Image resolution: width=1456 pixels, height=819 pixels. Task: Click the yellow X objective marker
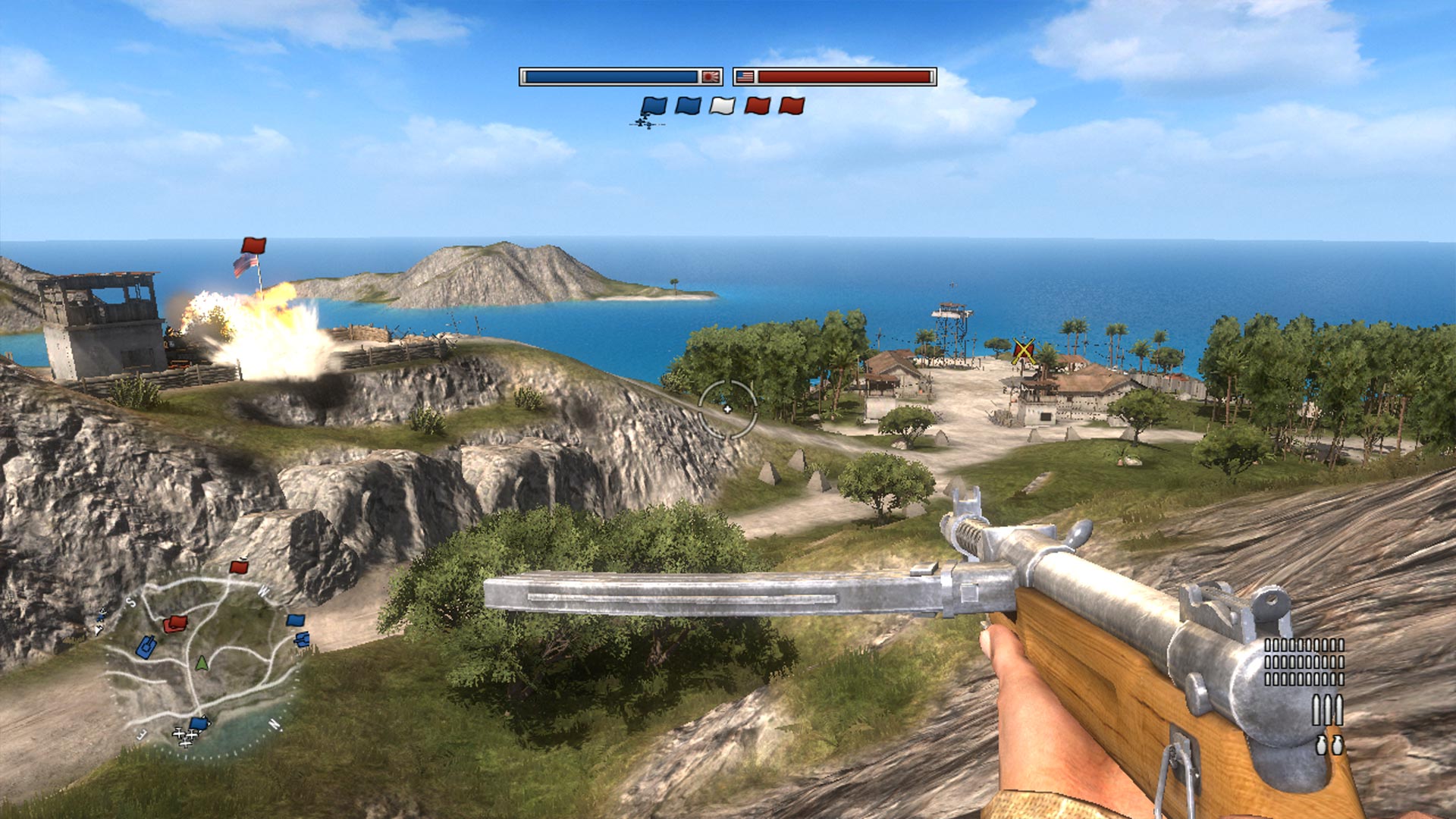(1024, 350)
